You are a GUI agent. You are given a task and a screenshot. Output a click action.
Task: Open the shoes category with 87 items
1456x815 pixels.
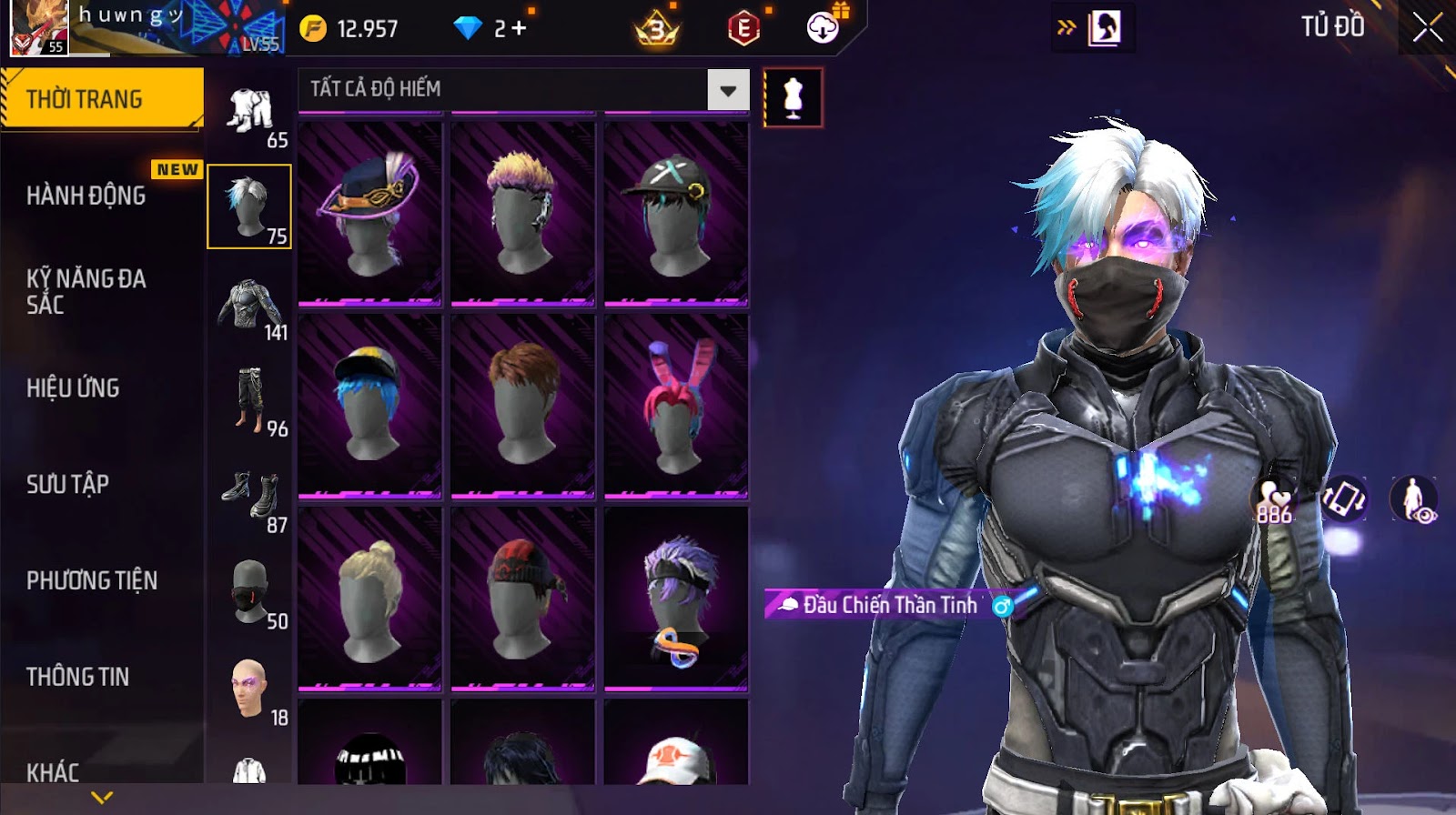[x=250, y=497]
